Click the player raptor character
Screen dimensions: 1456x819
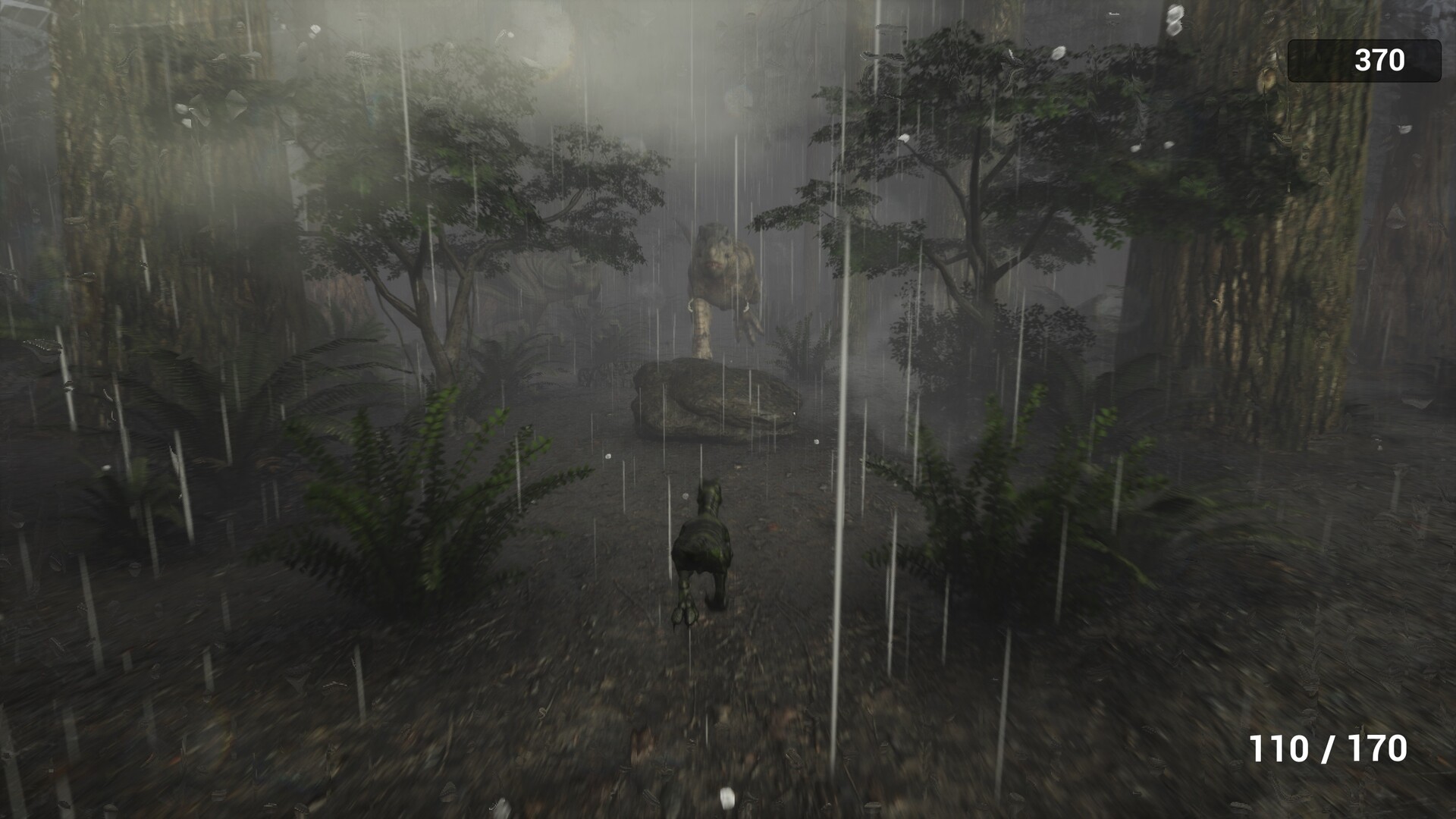[705, 546]
